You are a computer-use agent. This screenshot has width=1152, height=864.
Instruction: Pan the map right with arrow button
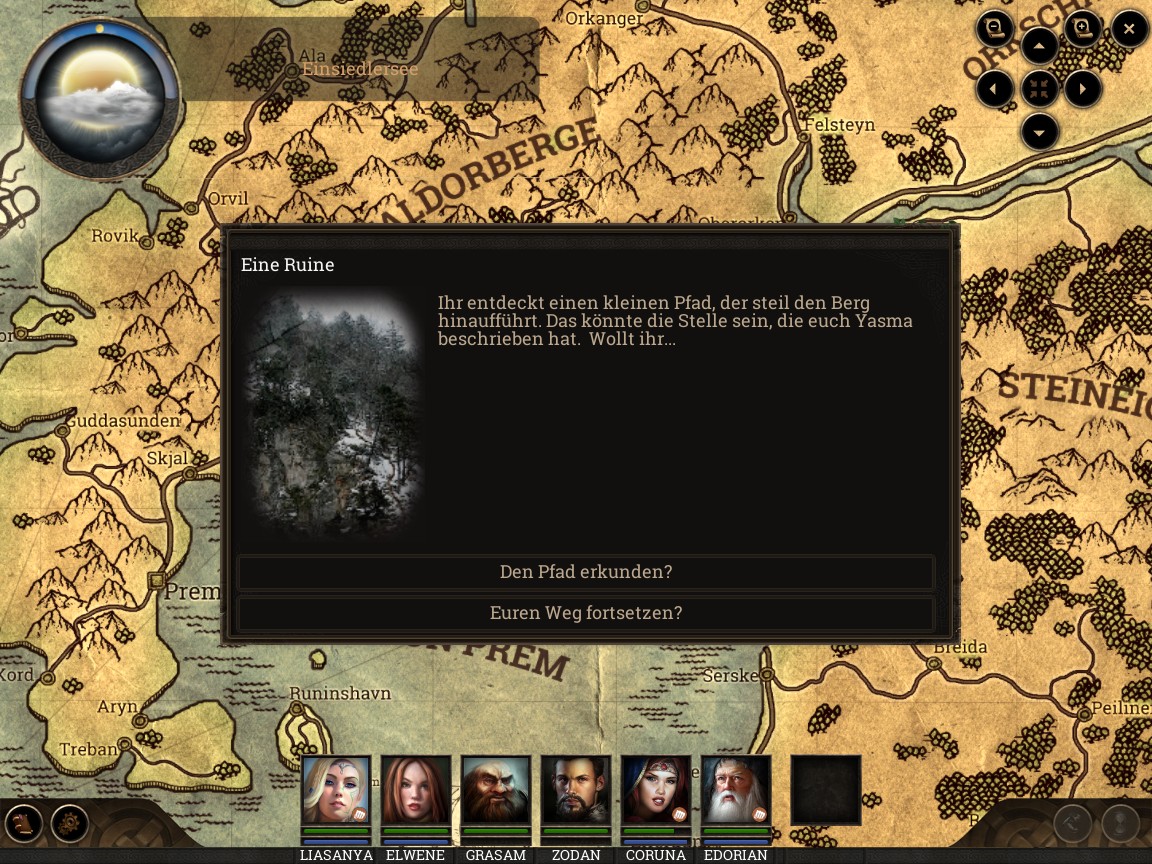tap(1083, 90)
